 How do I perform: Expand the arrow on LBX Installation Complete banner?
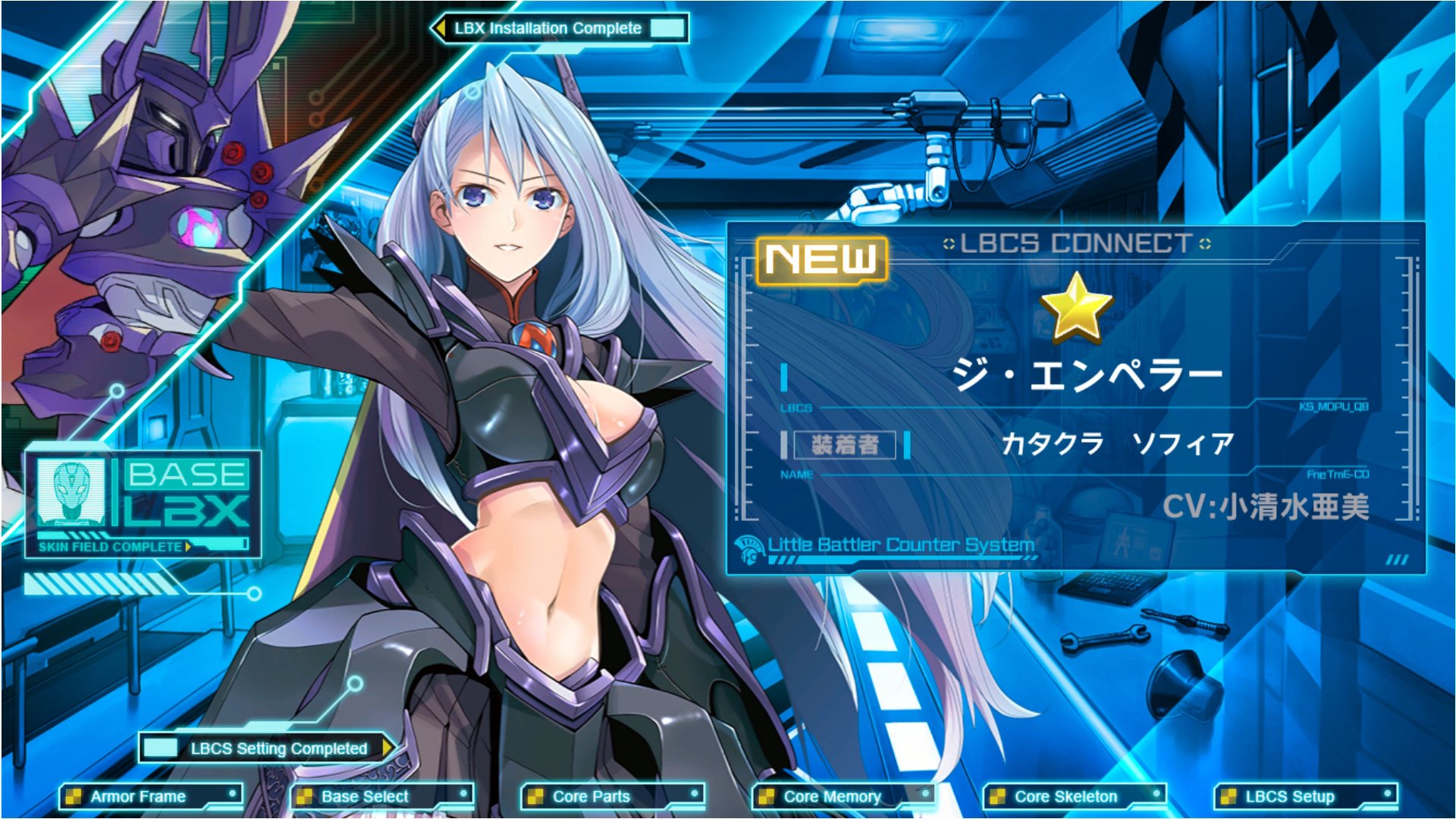(440, 27)
